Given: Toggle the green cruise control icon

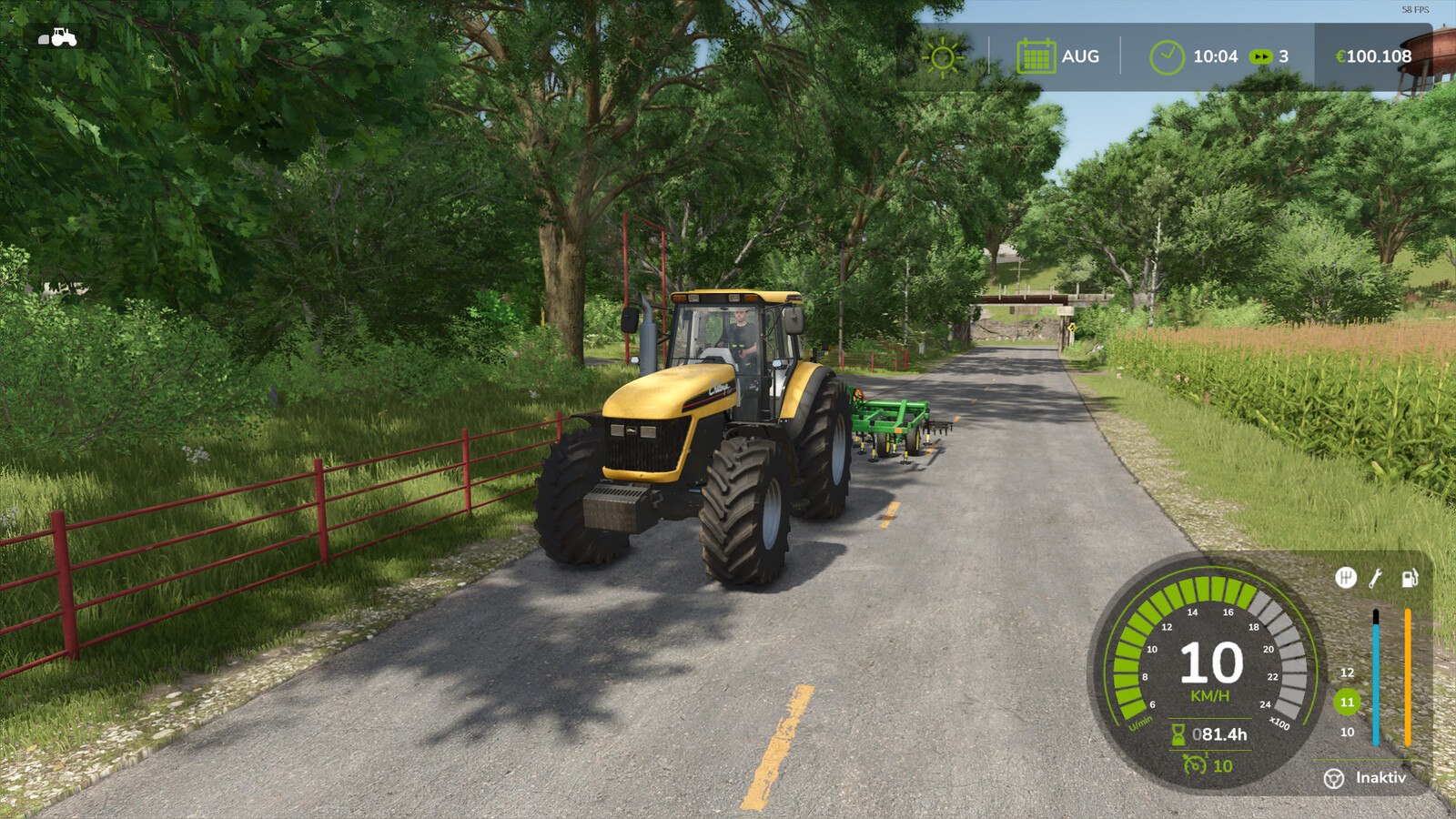Looking at the screenshot, I should tap(1195, 765).
